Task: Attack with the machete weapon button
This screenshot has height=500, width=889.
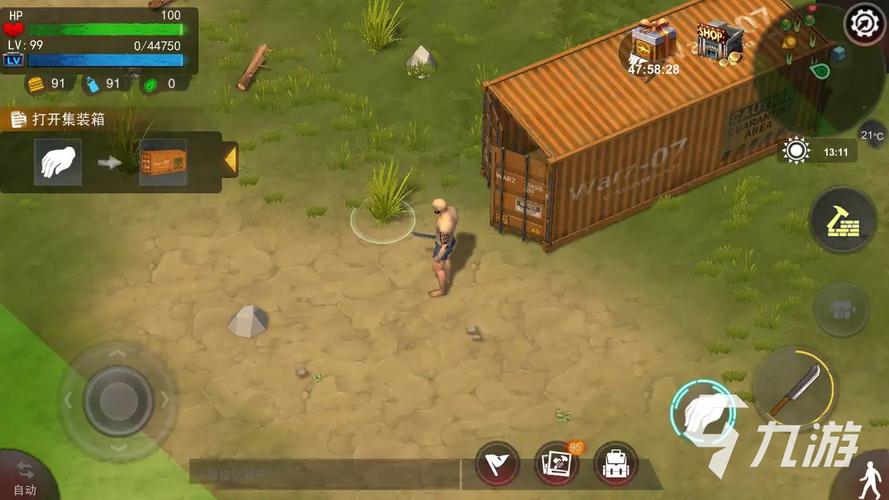Action: pos(794,389)
